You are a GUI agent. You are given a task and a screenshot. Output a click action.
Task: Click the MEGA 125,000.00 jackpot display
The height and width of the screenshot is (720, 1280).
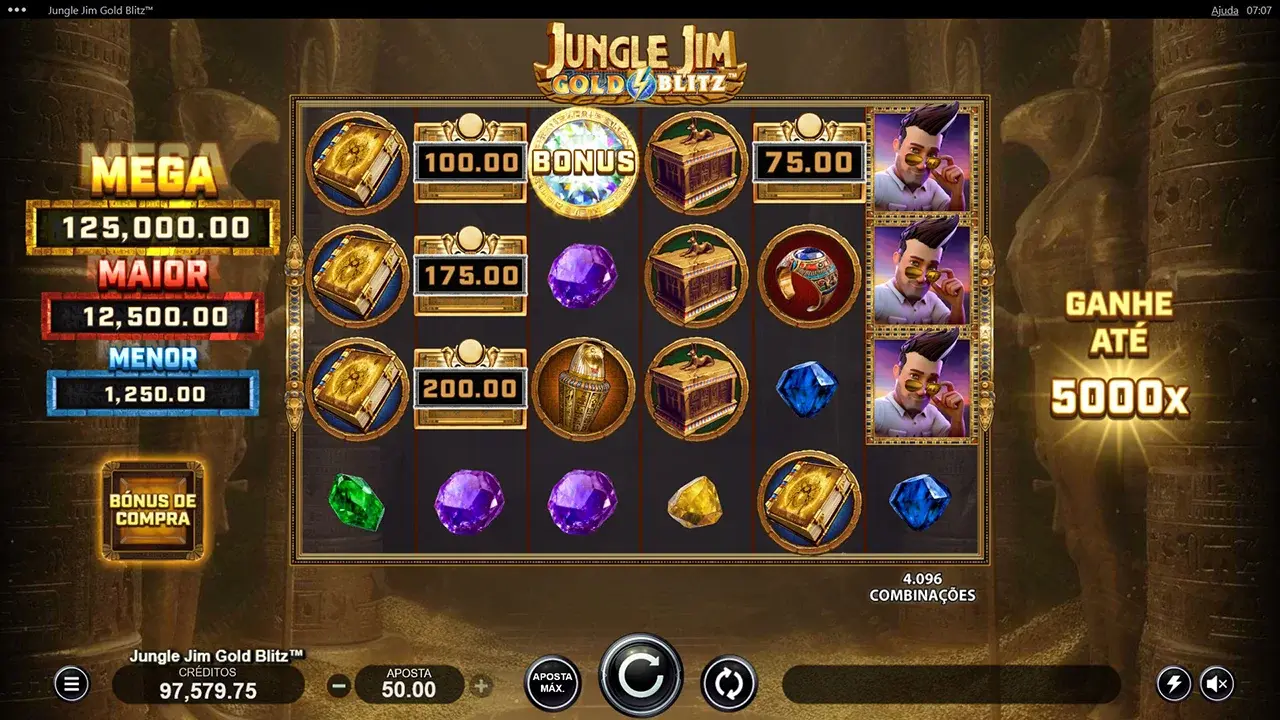(x=152, y=227)
